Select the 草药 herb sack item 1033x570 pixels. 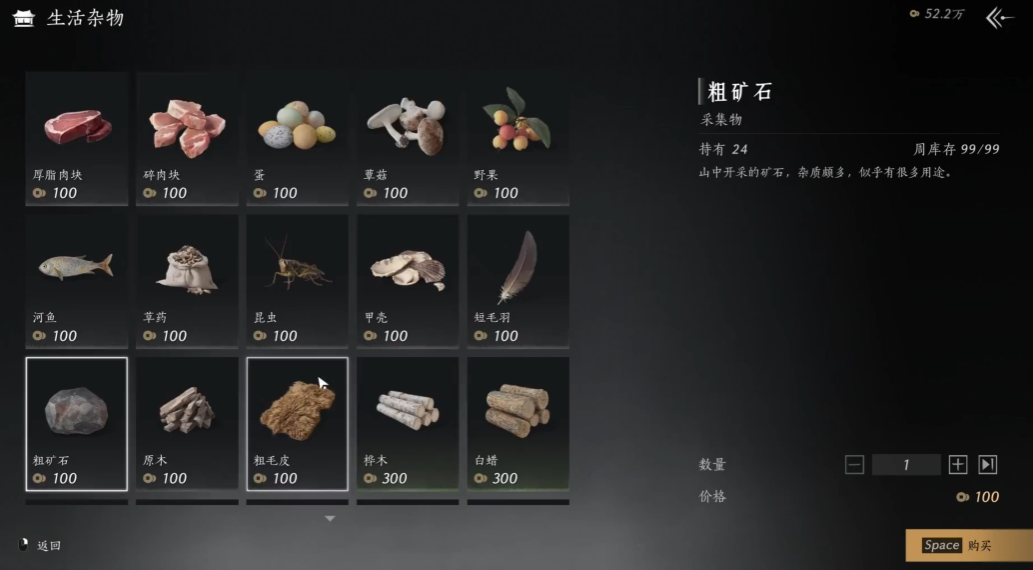coord(187,280)
